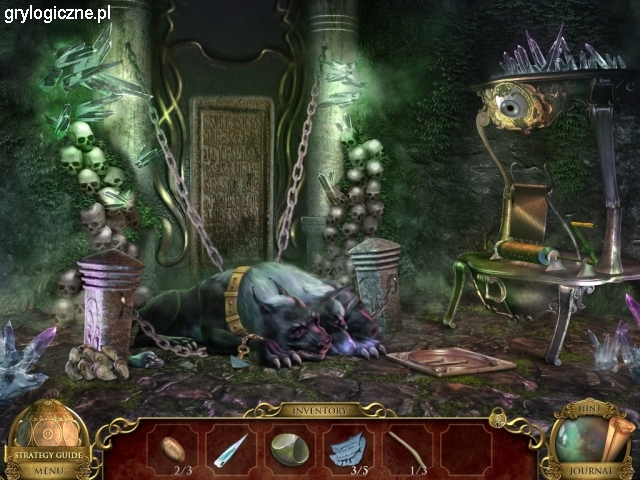Open the Journal
The height and width of the screenshot is (480, 640).
point(592,470)
